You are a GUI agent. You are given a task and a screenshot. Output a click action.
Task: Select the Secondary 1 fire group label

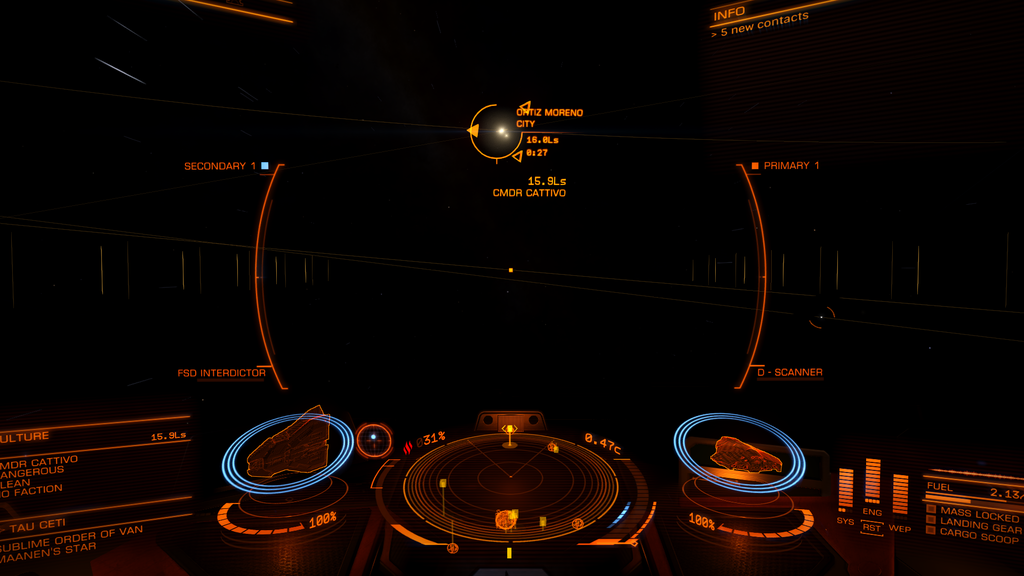point(220,166)
